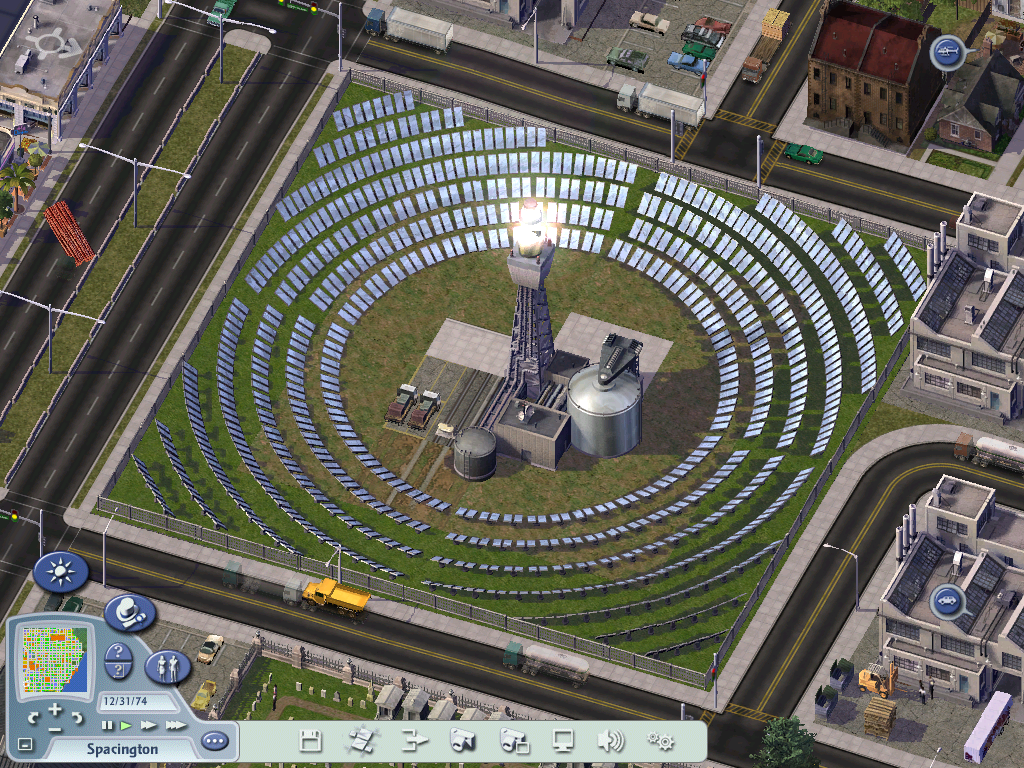Screen dimensions: 1024x768
Task: Pause the simulation
Action: point(107,725)
